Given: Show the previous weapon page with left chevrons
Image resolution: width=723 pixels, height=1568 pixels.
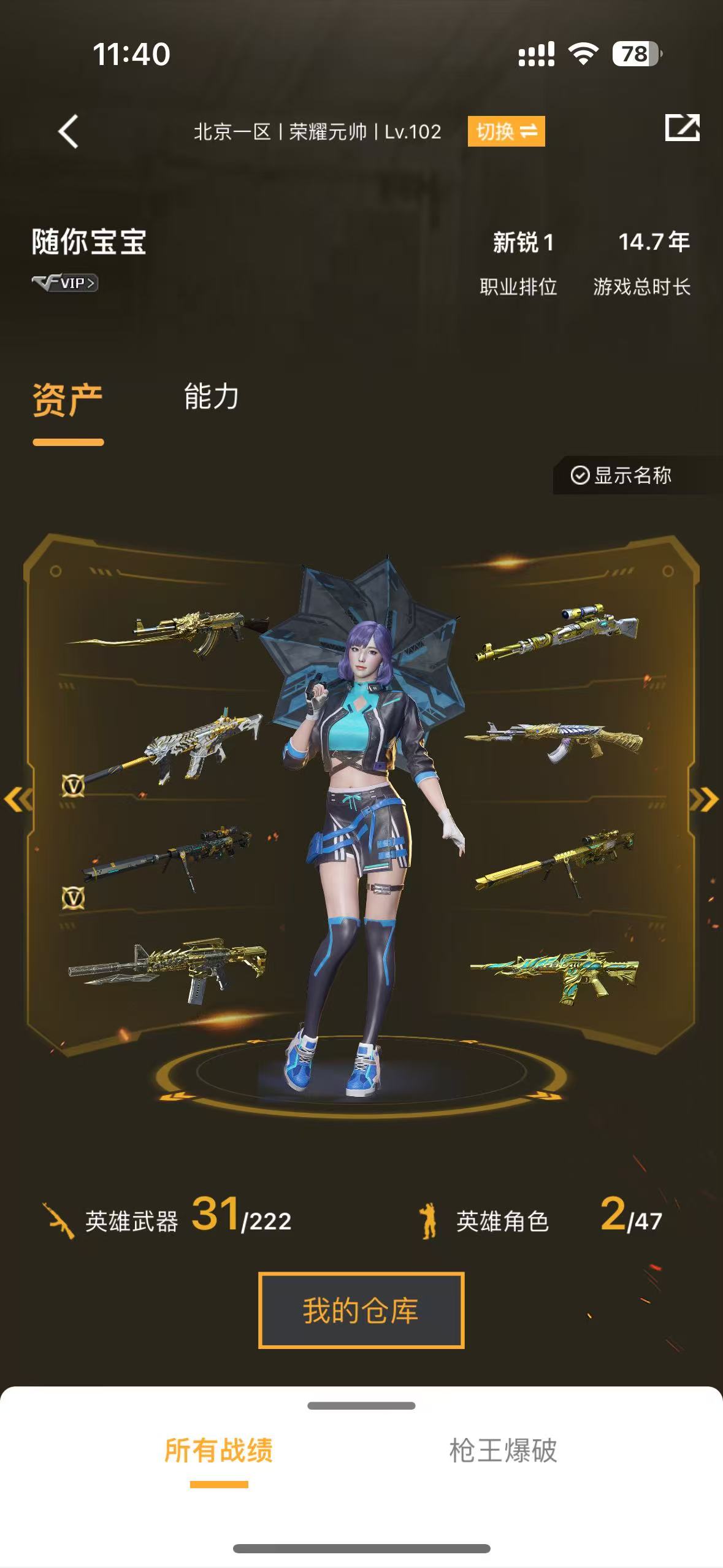Looking at the screenshot, I should [17, 799].
